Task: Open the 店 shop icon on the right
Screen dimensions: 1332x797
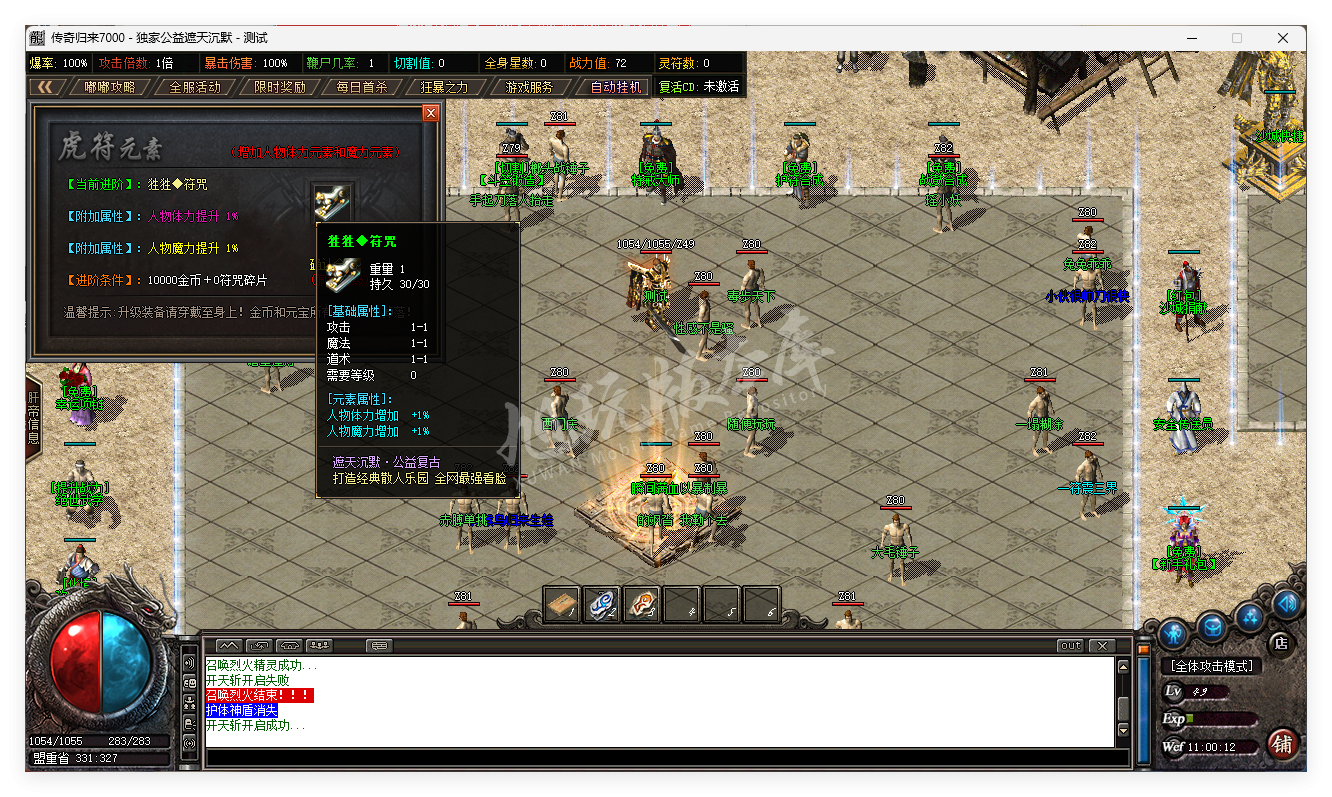Action: [1281, 644]
